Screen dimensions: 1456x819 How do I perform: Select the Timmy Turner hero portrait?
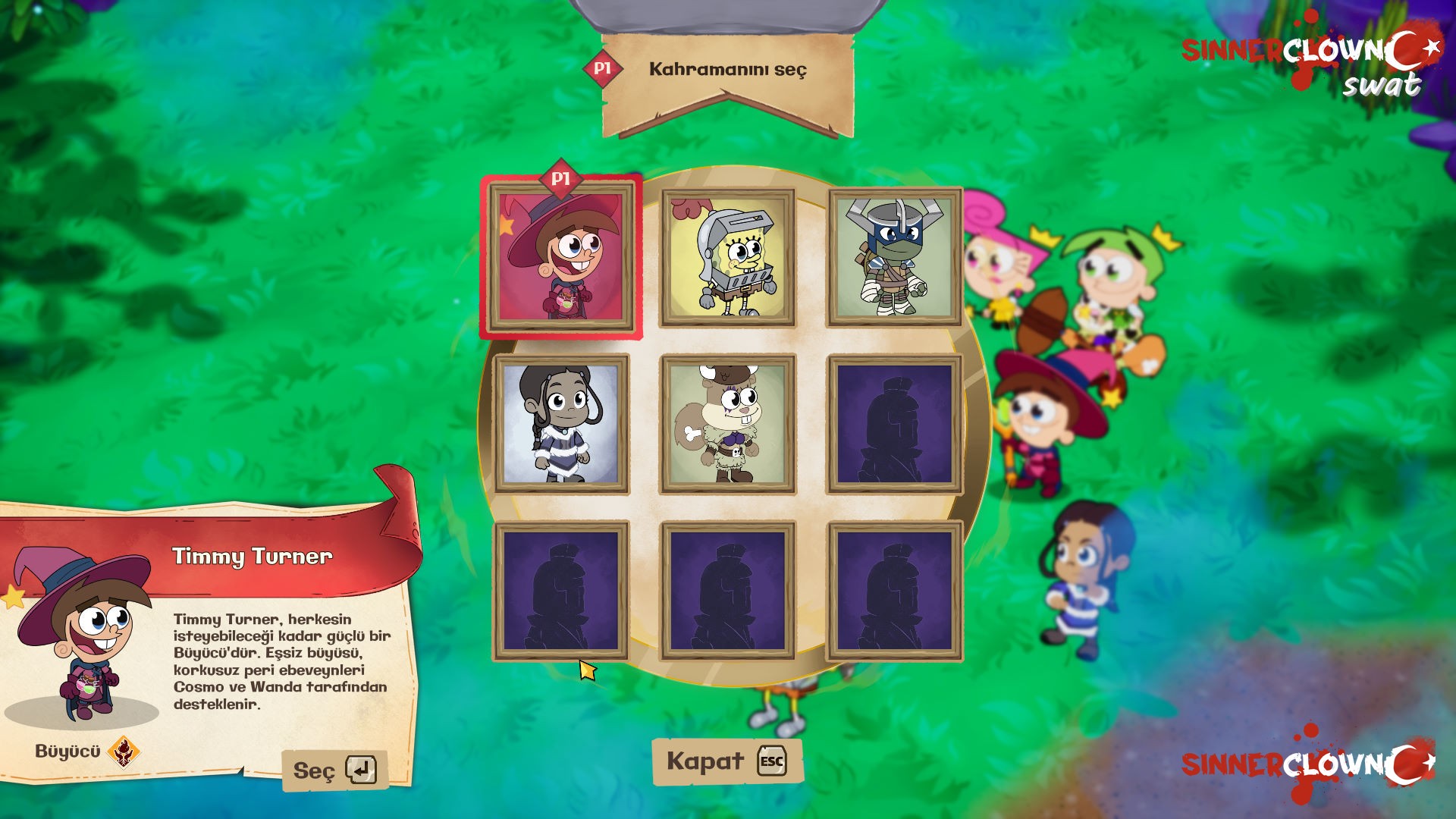(x=561, y=258)
